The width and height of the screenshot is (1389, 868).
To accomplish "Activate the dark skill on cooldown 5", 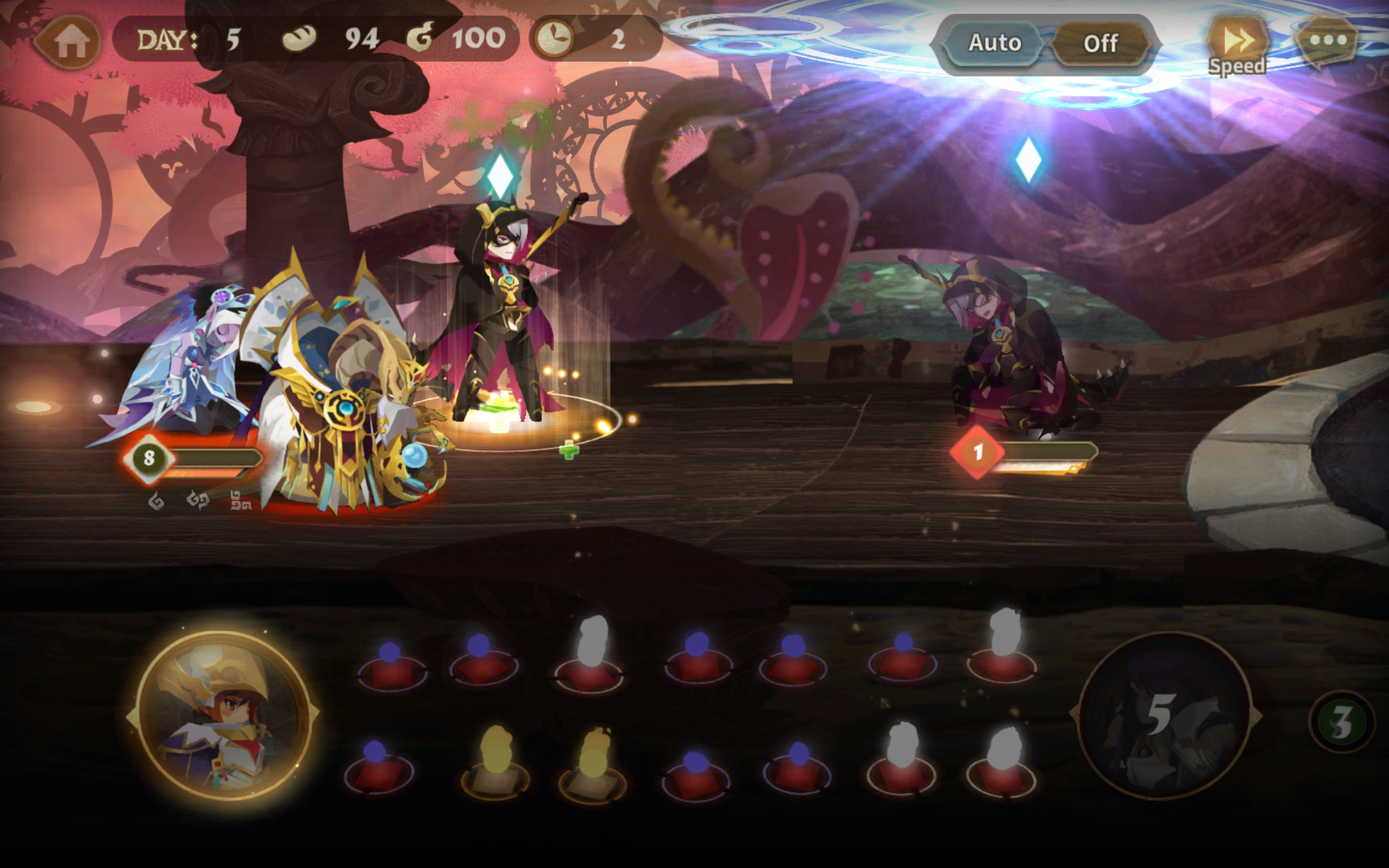I will pyautogui.click(x=1163, y=716).
